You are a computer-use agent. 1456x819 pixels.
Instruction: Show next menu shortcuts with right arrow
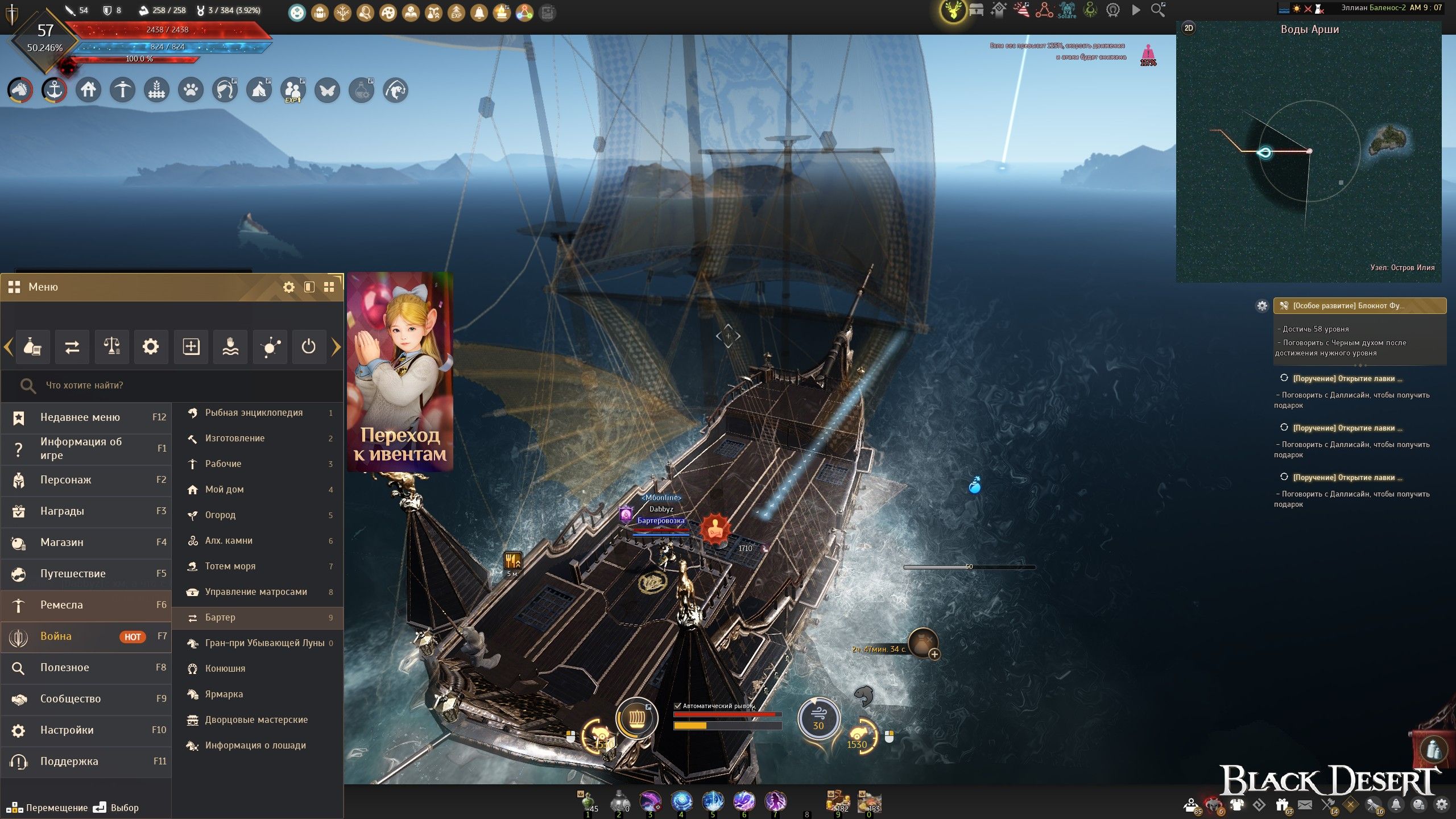click(x=336, y=346)
